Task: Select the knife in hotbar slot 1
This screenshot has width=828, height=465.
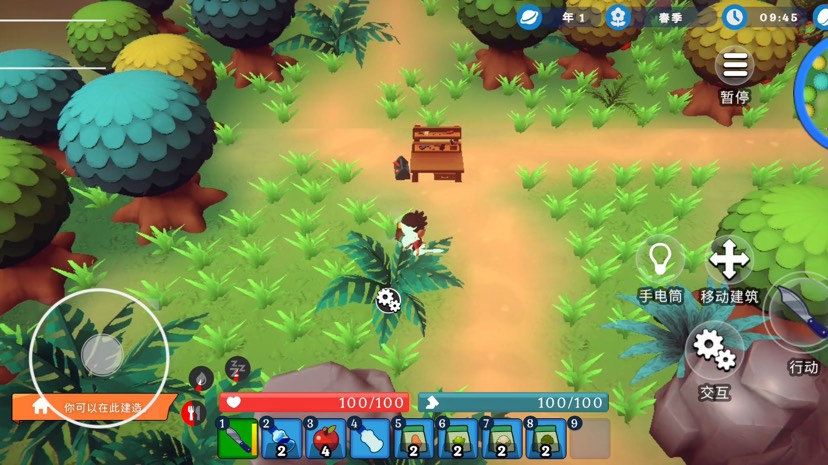Action: 238,439
